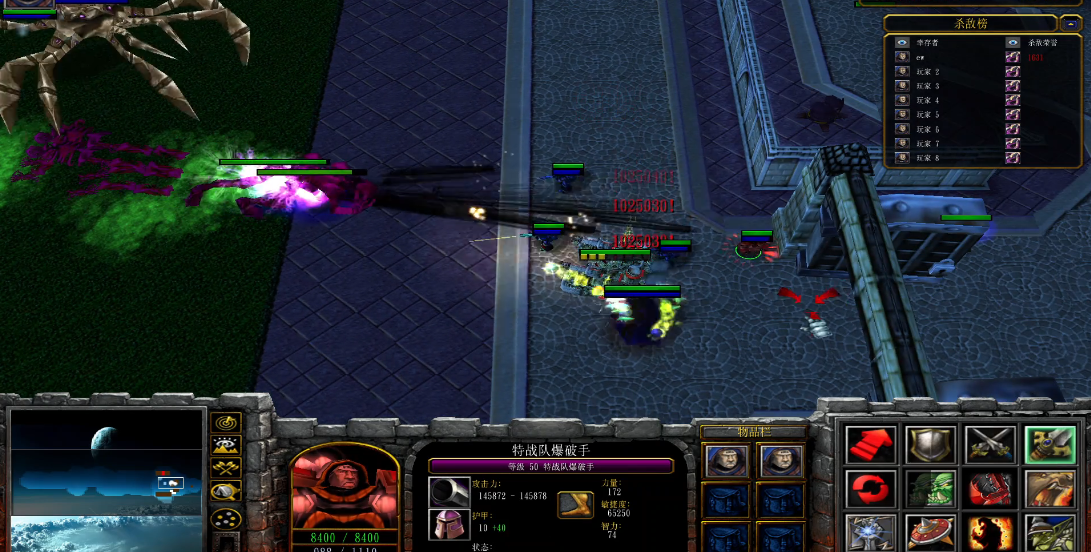The height and width of the screenshot is (552, 1091).
Task: Activate the helmeted goblin ability
Action: pos(1050,533)
